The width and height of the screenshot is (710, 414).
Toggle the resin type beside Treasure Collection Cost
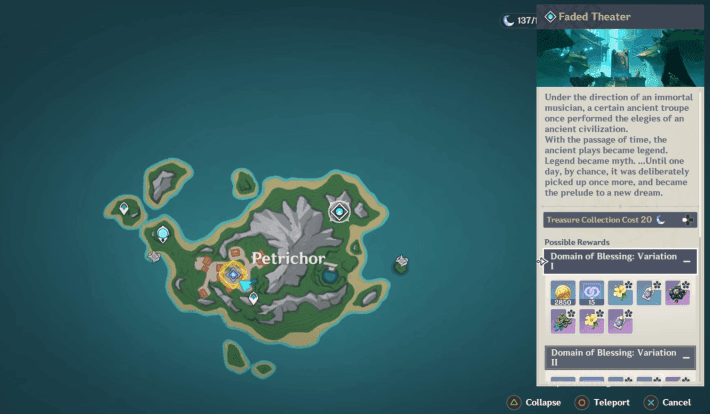(687, 219)
